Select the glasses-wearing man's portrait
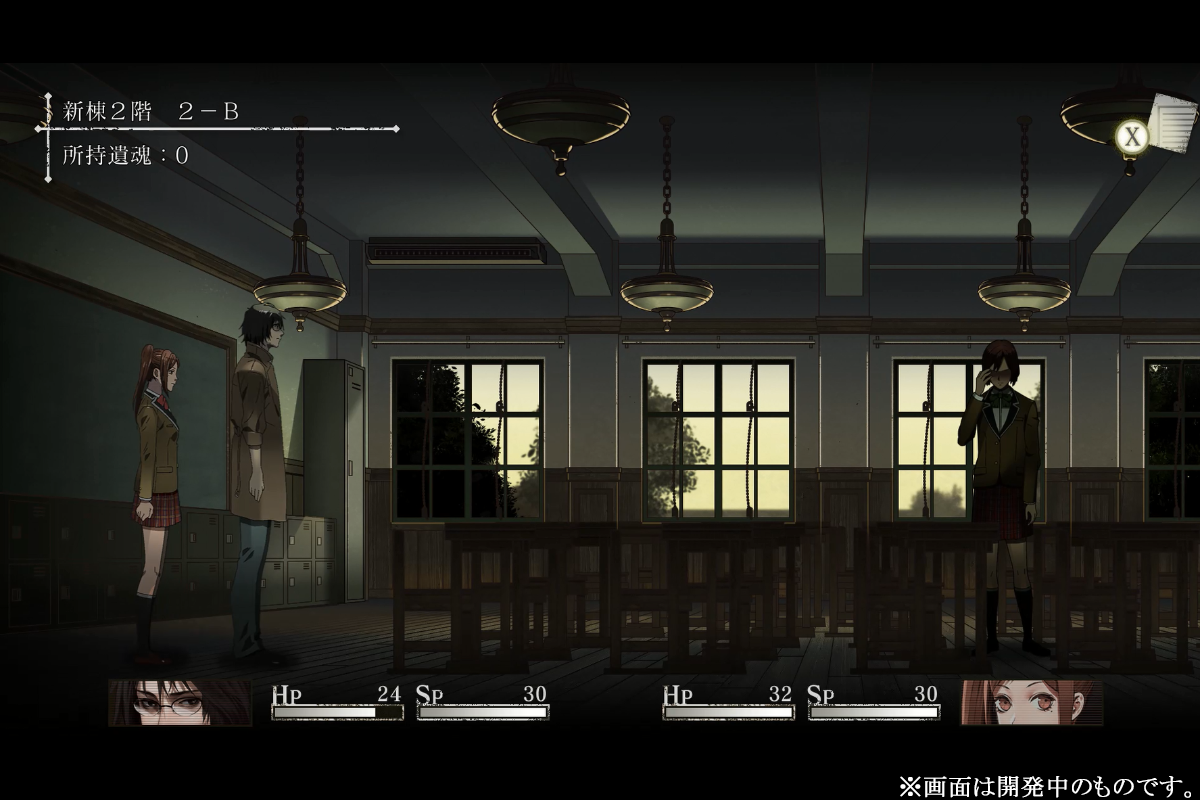Image resolution: width=1200 pixels, height=800 pixels. pos(180,702)
